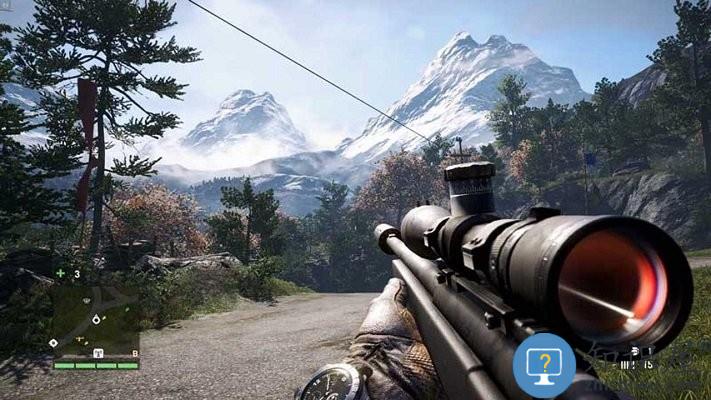Click the minimap in the HUD
This screenshot has width=711, height=400.
click(x=95, y=322)
